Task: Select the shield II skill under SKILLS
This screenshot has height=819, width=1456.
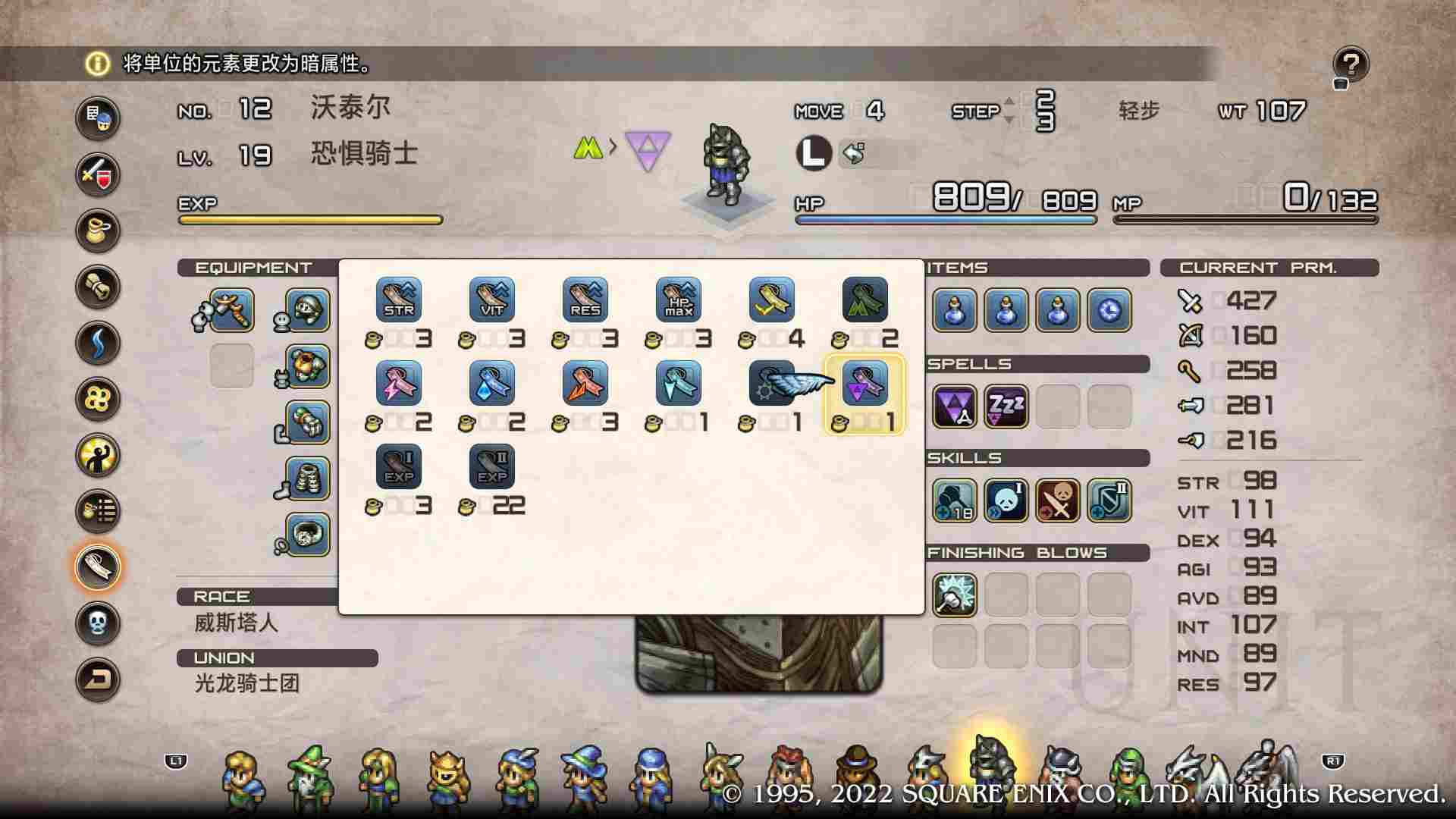Action: tap(1109, 502)
